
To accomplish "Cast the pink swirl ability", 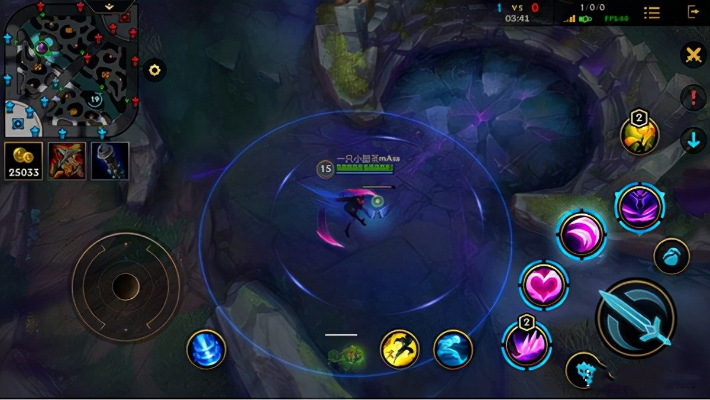I will [x=581, y=235].
